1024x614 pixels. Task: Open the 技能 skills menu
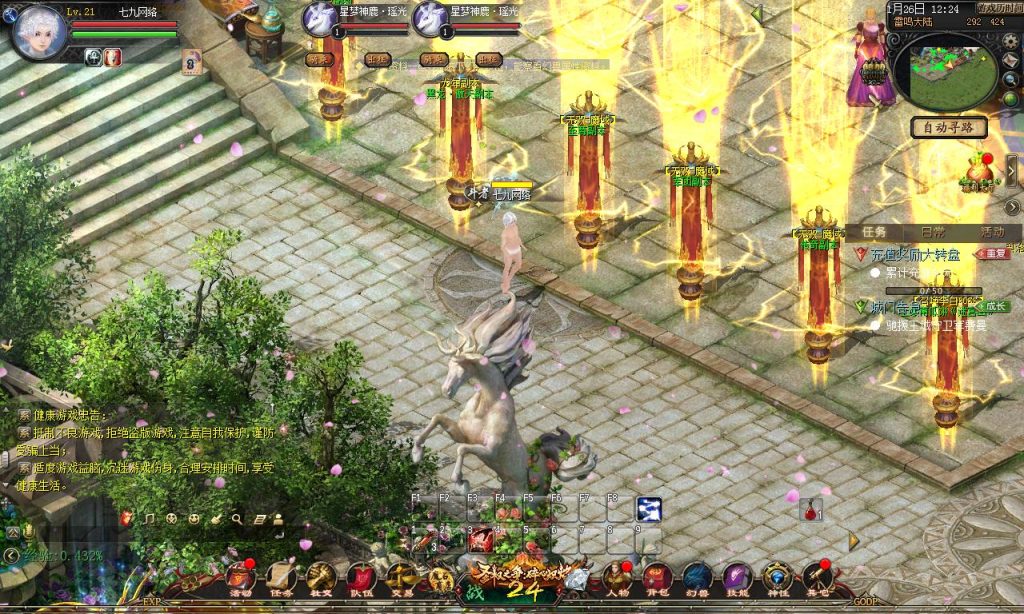click(x=737, y=578)
